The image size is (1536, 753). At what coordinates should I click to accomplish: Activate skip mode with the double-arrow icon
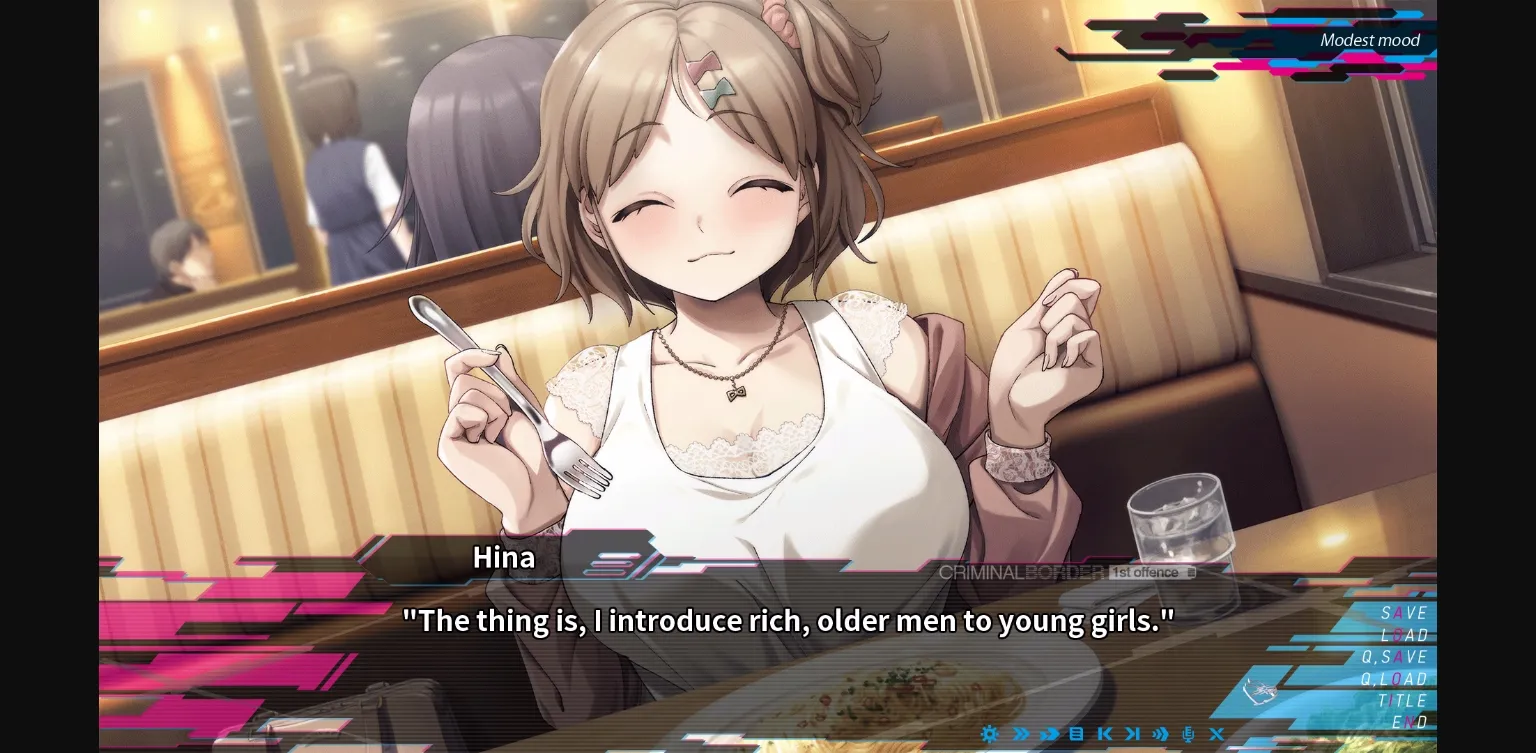point(1019,735)
